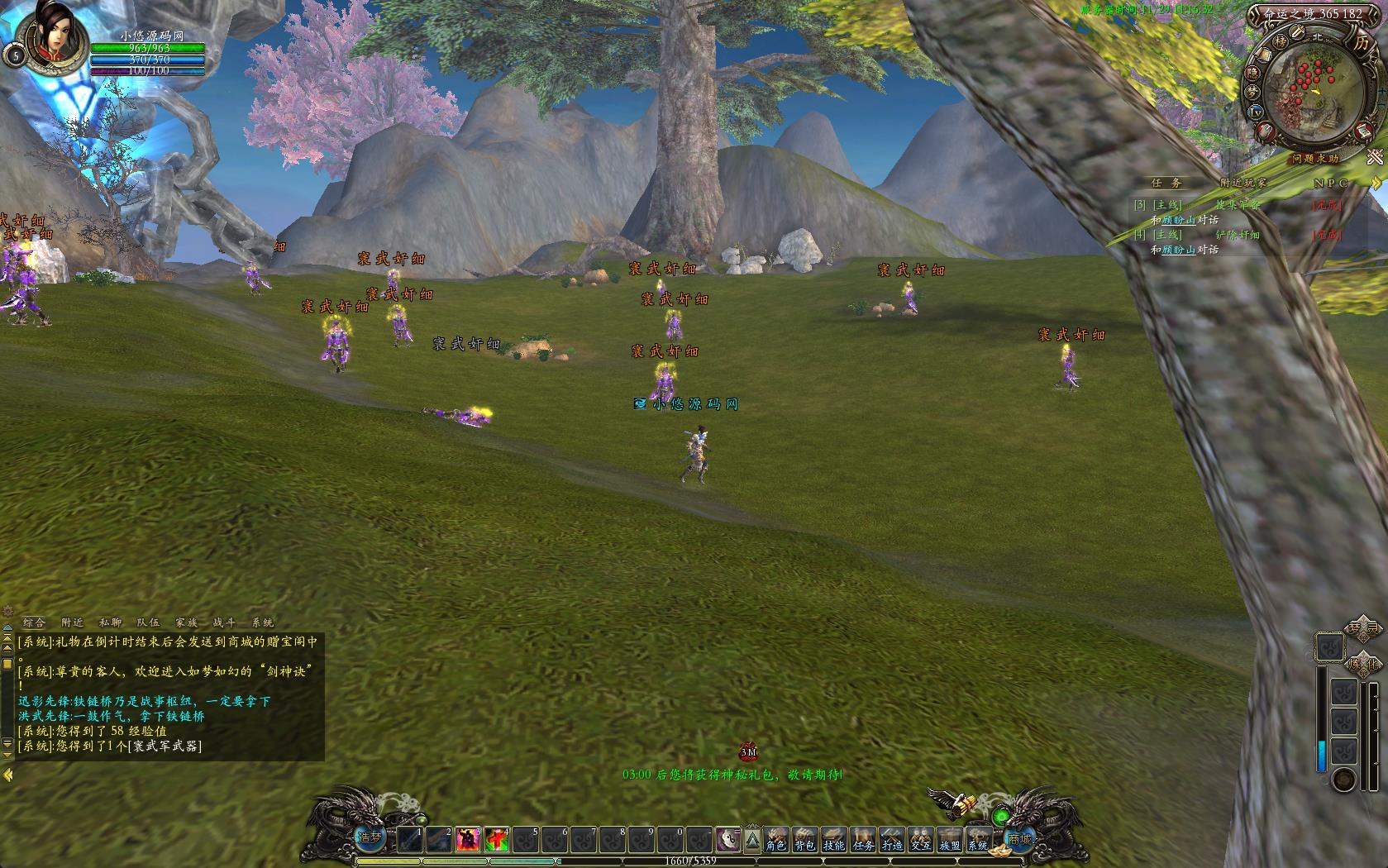1388x868 pixels.
Task: Switch chat to the 私聊 tab
Action: pyautogui.click(x=110, y=622)
